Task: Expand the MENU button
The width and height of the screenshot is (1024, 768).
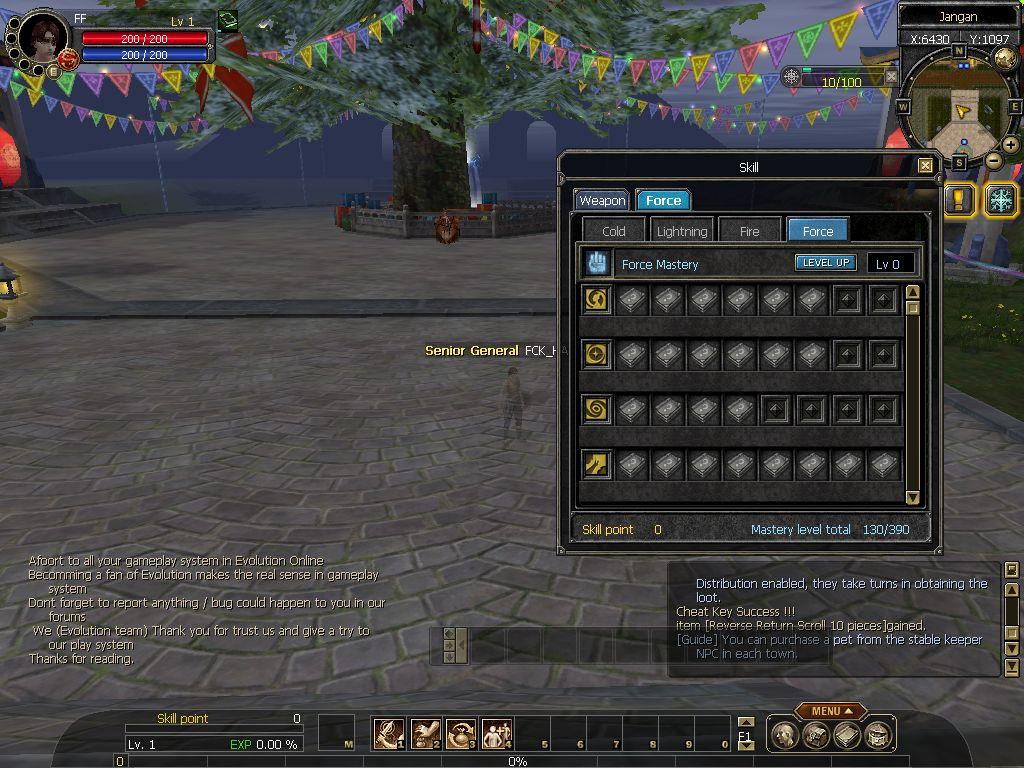Action: coord(831,711)
